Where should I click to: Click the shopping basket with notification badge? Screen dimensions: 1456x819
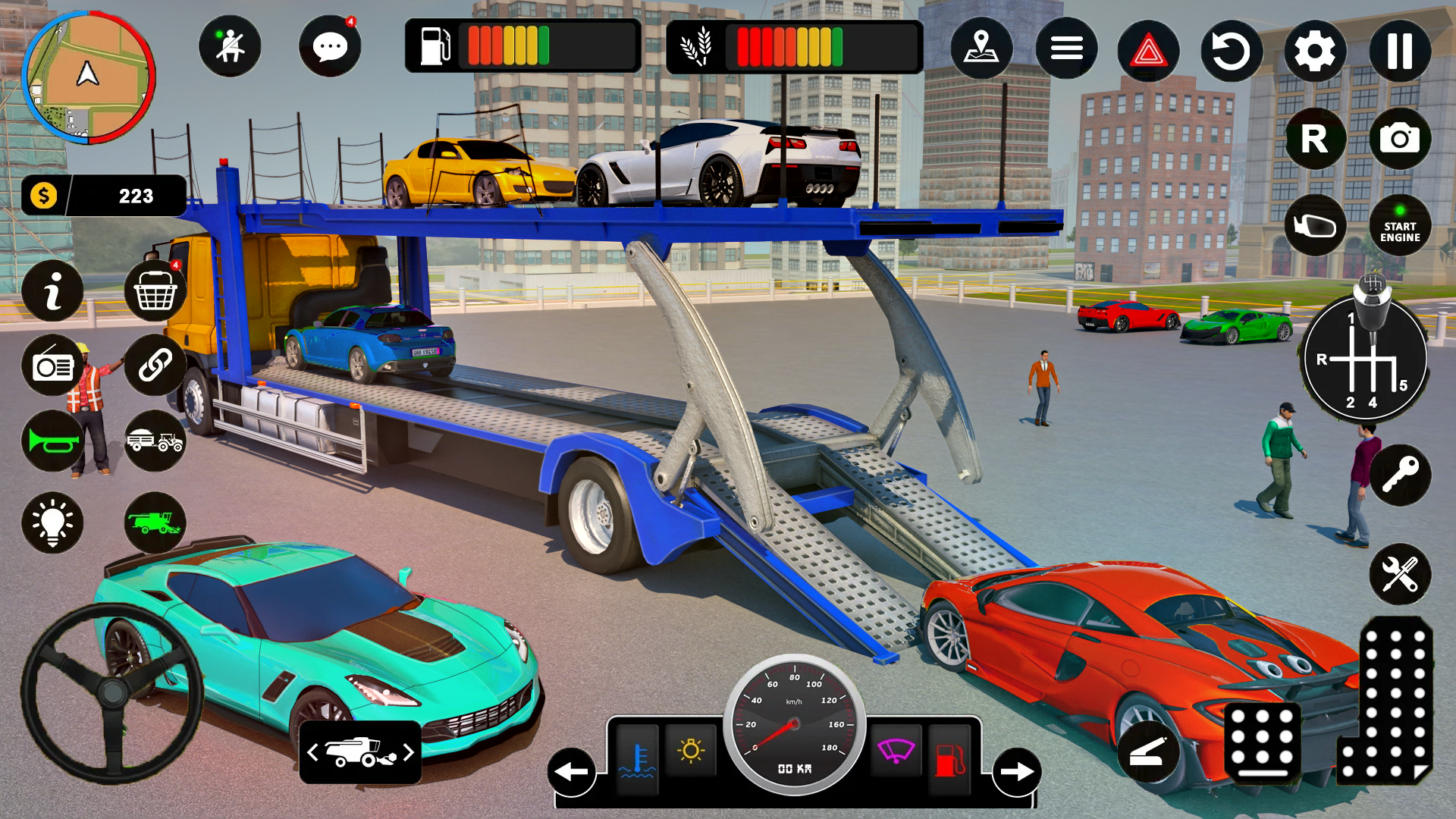(155, 292)
